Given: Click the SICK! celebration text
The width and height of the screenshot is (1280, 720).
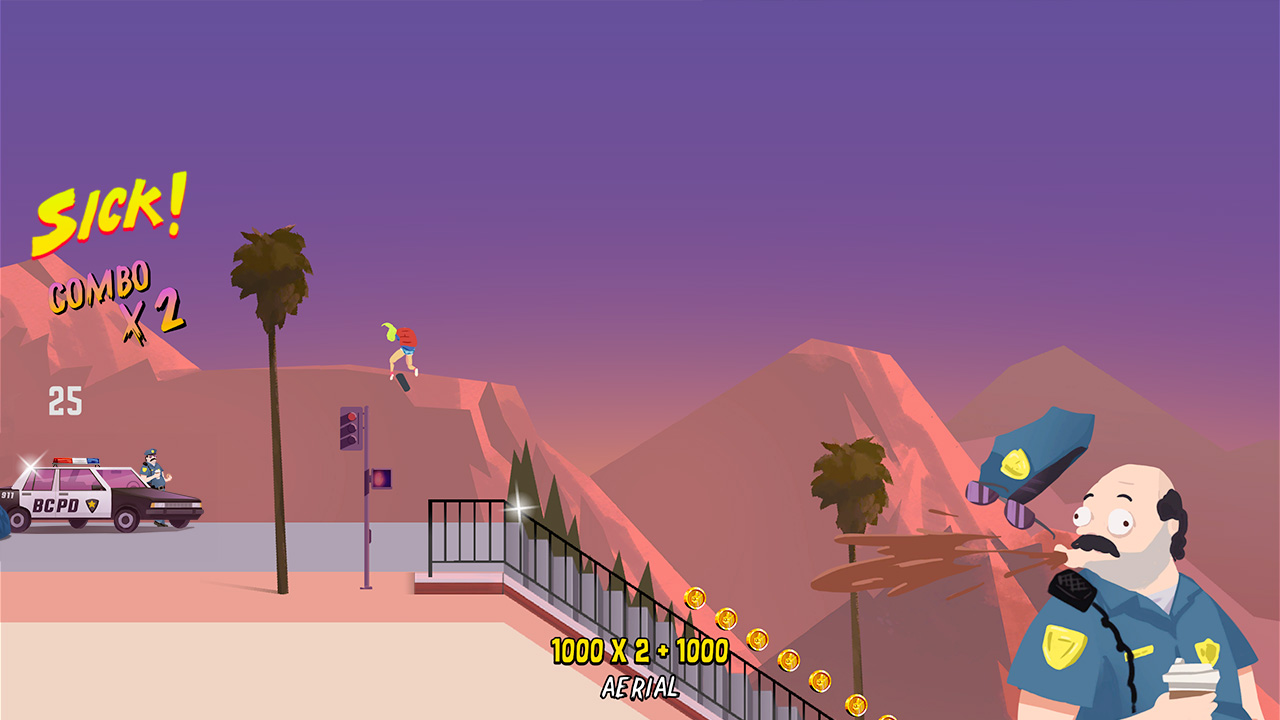Looking at the screenshot, I should [110, 215].
